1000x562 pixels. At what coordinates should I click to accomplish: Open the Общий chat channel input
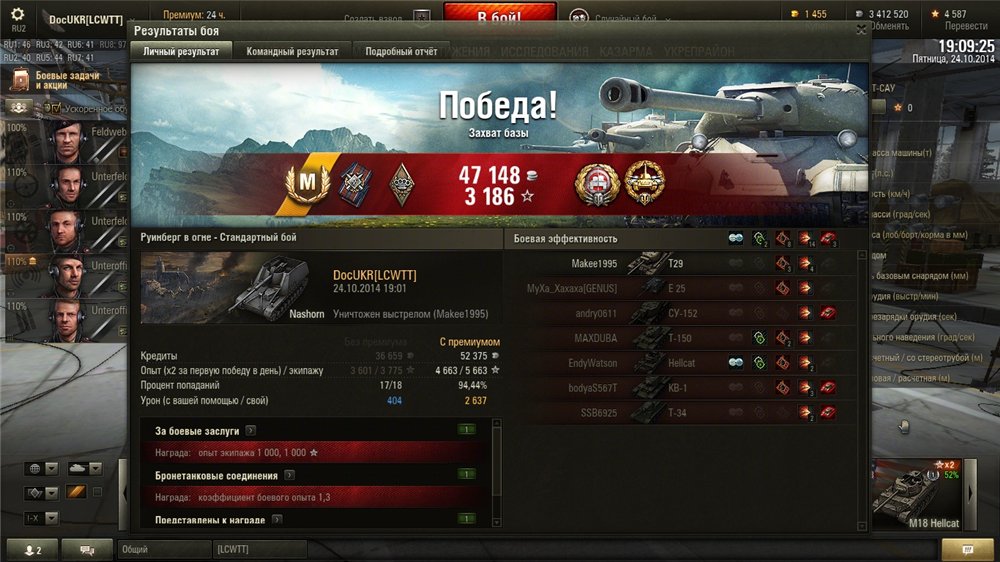tap(162, 549)
